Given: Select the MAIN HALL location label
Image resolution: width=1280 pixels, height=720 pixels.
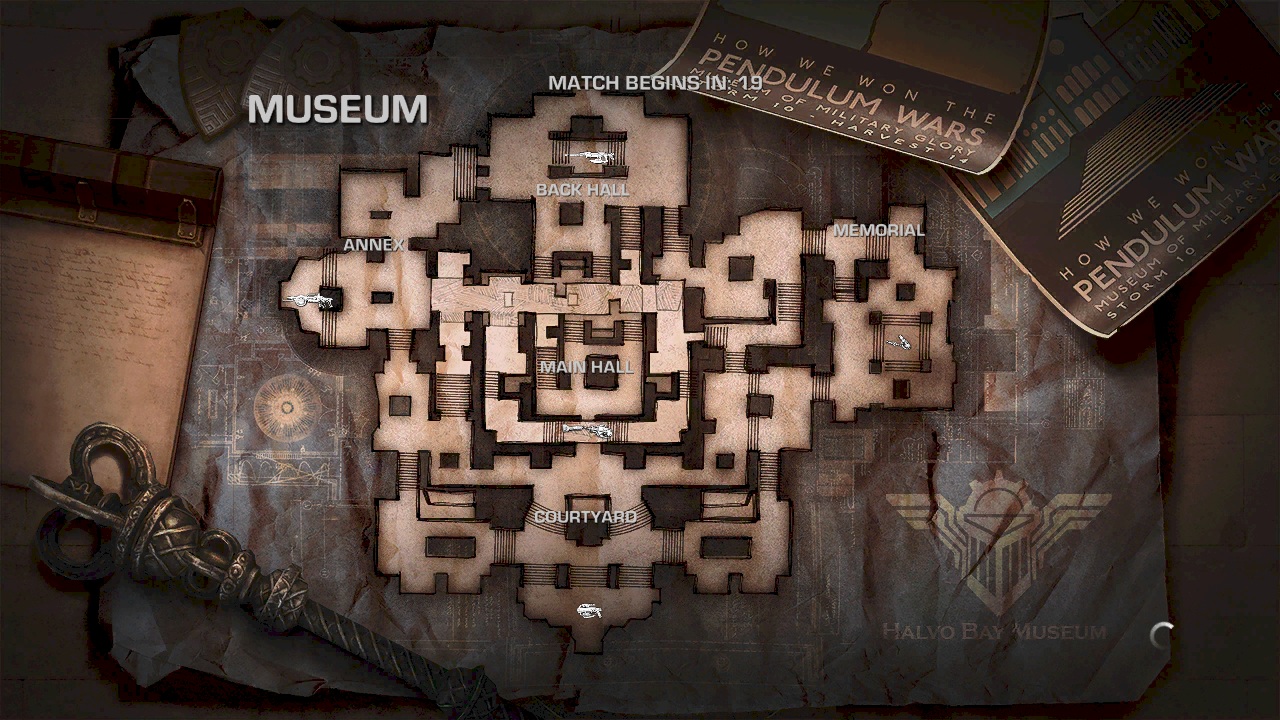Looking at the screenshot, I should [587, 368].
